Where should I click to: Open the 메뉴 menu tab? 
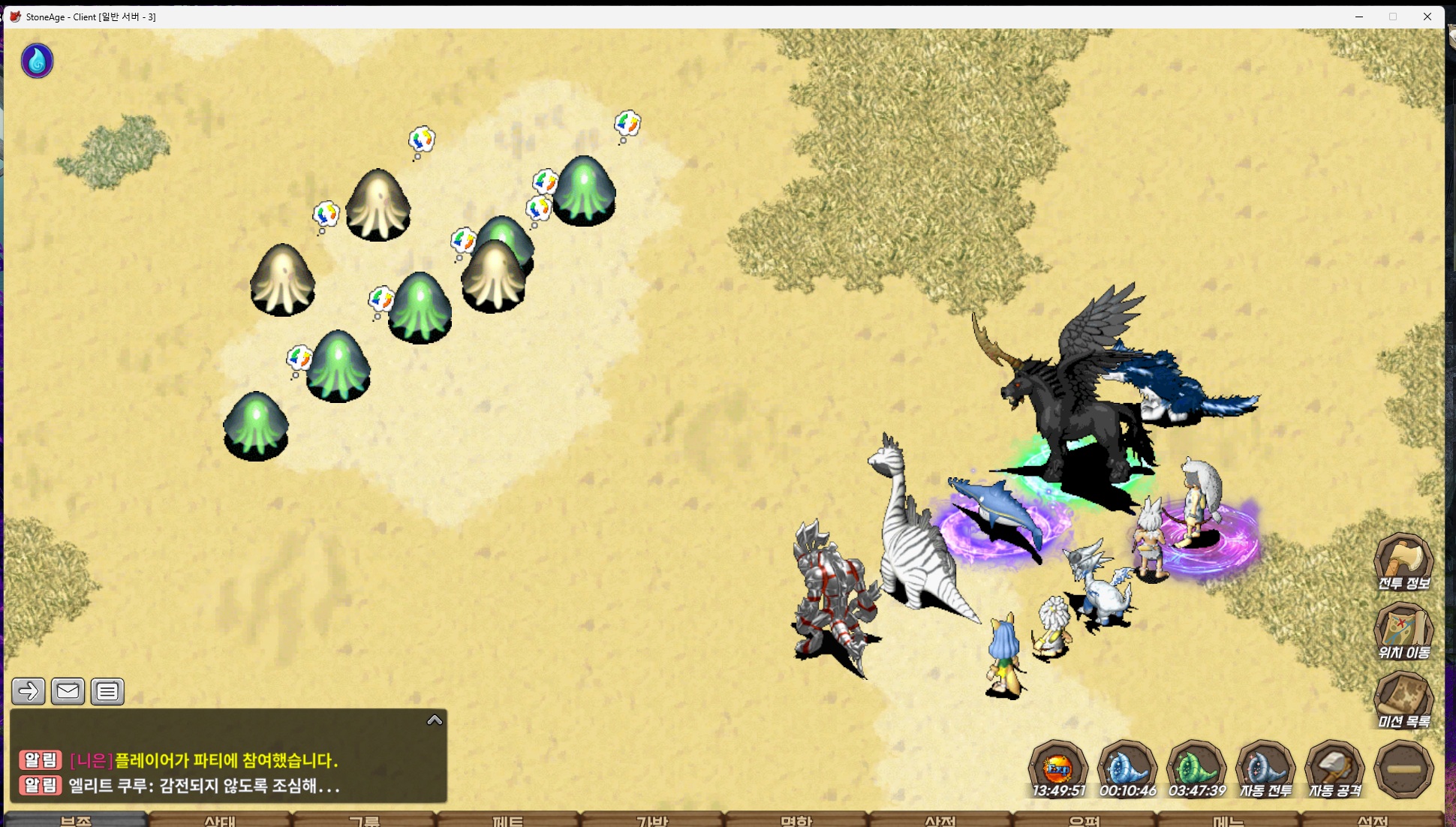(1228, 820)
